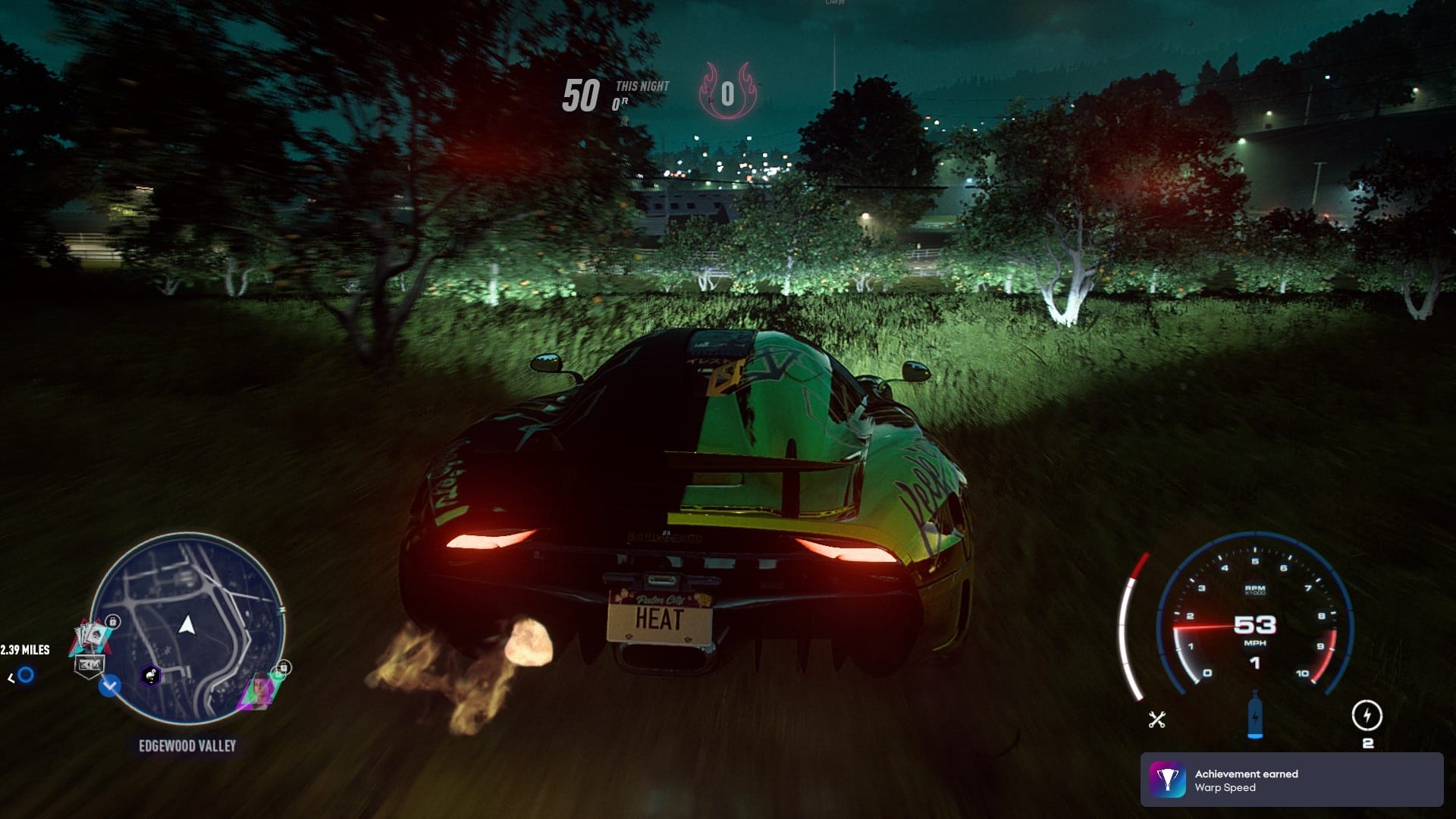Open the 3M race event icon on the minimap
The height and width of the screenshot is (819, 1456).
point(90,664)
